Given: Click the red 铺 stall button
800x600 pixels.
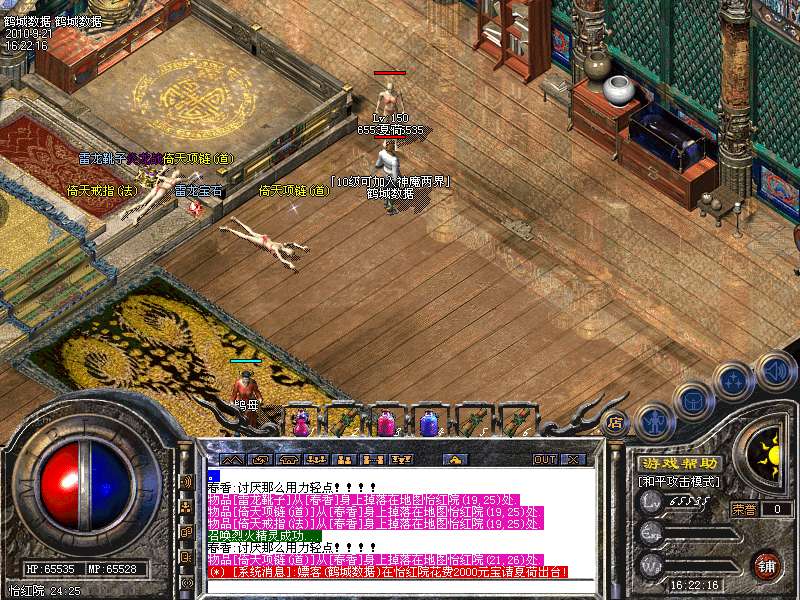Looking at the screenshot, I should [x=767, y=564].
